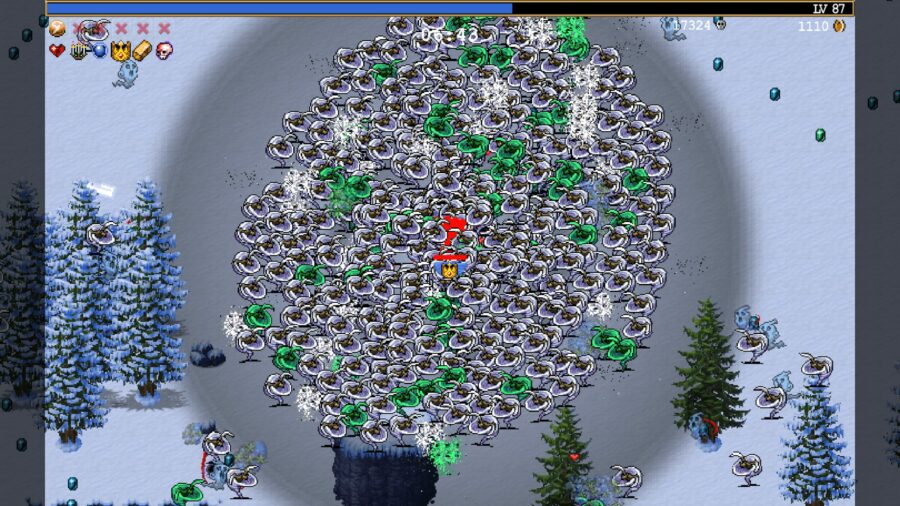900x506 pixels.
Task: Select the red Hollow Heart passive icon
Action: click(56, 50)
